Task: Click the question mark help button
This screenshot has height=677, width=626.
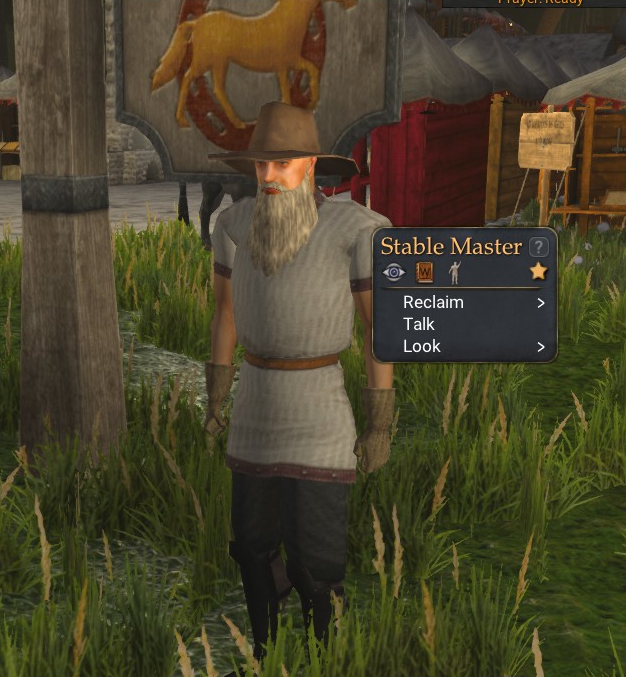Action: point(539,246)
